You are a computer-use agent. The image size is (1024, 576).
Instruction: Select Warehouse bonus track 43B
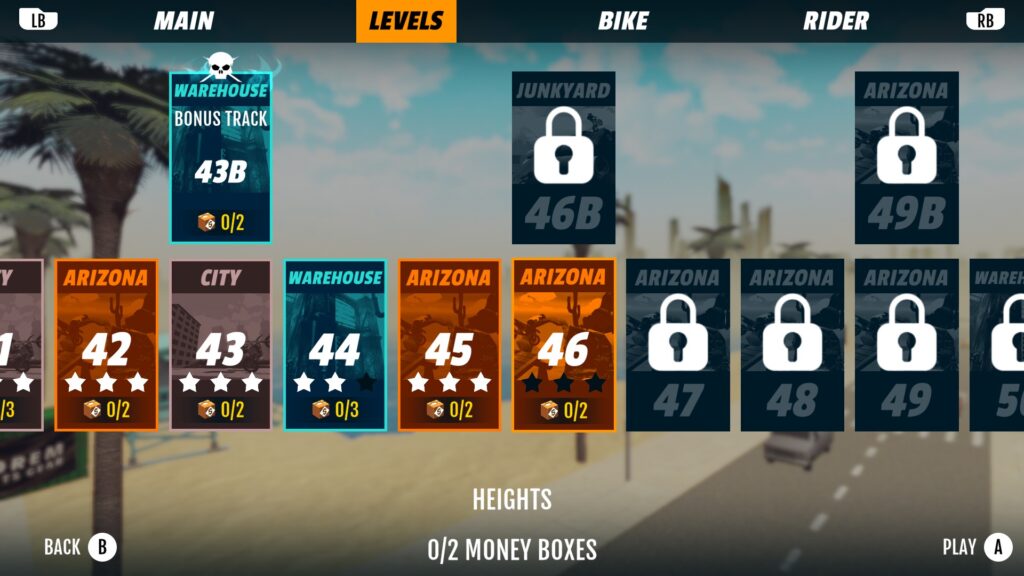pyautogui.click(x=221, y=157)
